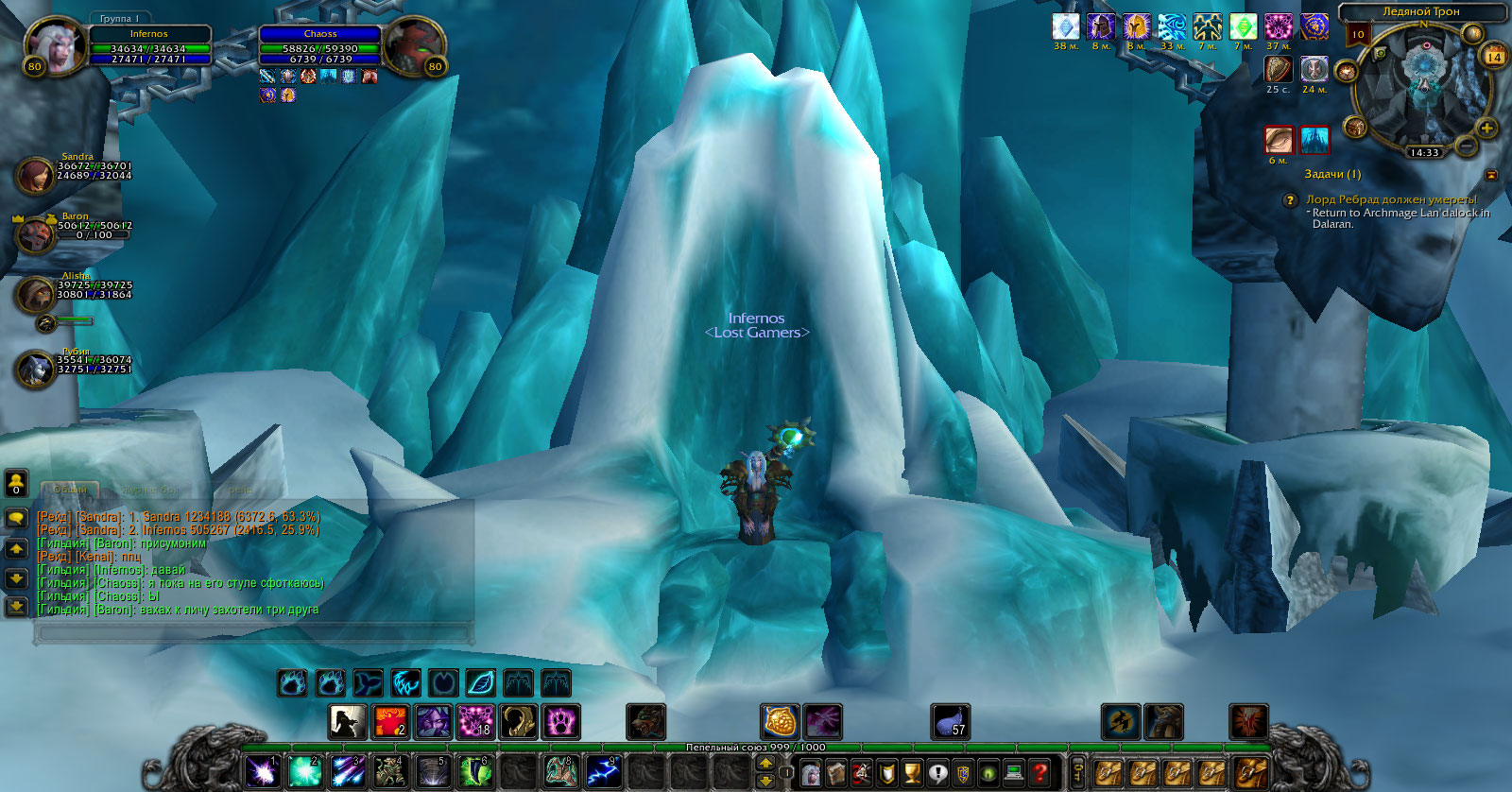Screen dimensions: 1512x792
Task: Open the minimap calendar button showing 14
Action: point(1494,56)
